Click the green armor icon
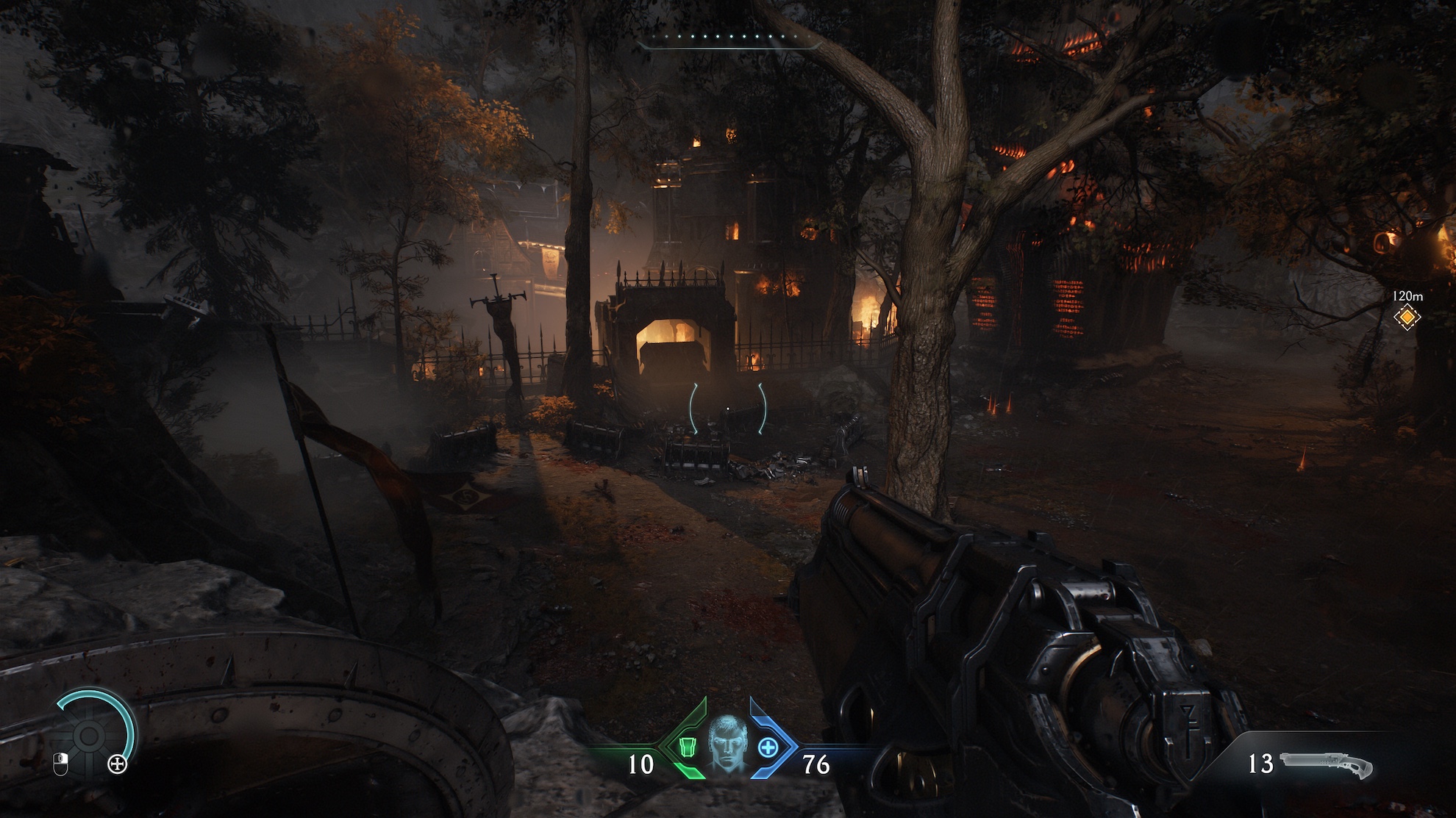1456x818 pixels. (x=687, y=747)
